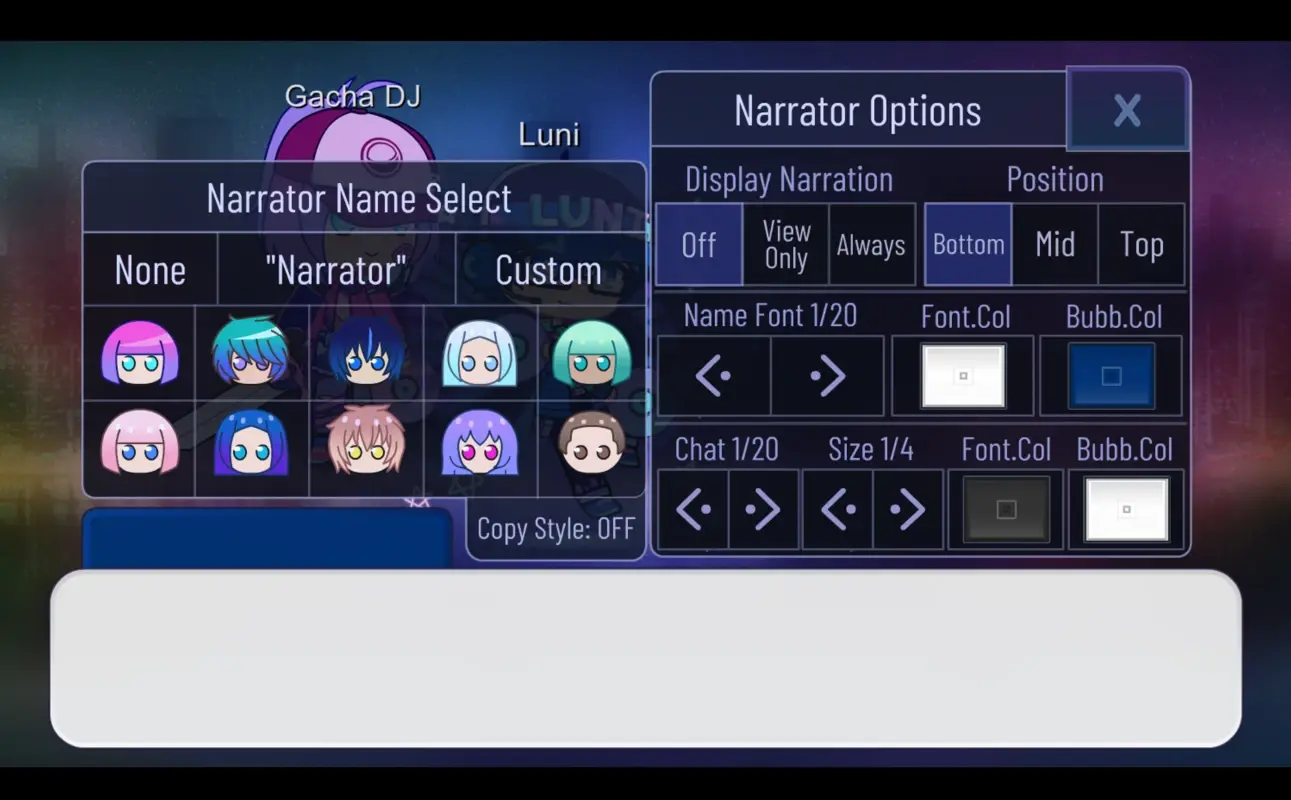Click the empty narration text box
The image size is (1291, 800).
(645, 660)
